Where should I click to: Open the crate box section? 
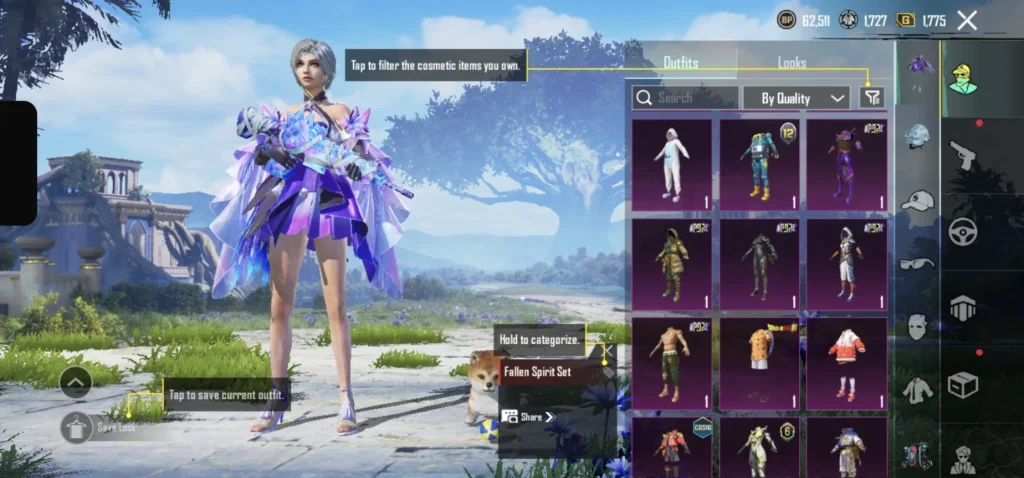point(963,384)
